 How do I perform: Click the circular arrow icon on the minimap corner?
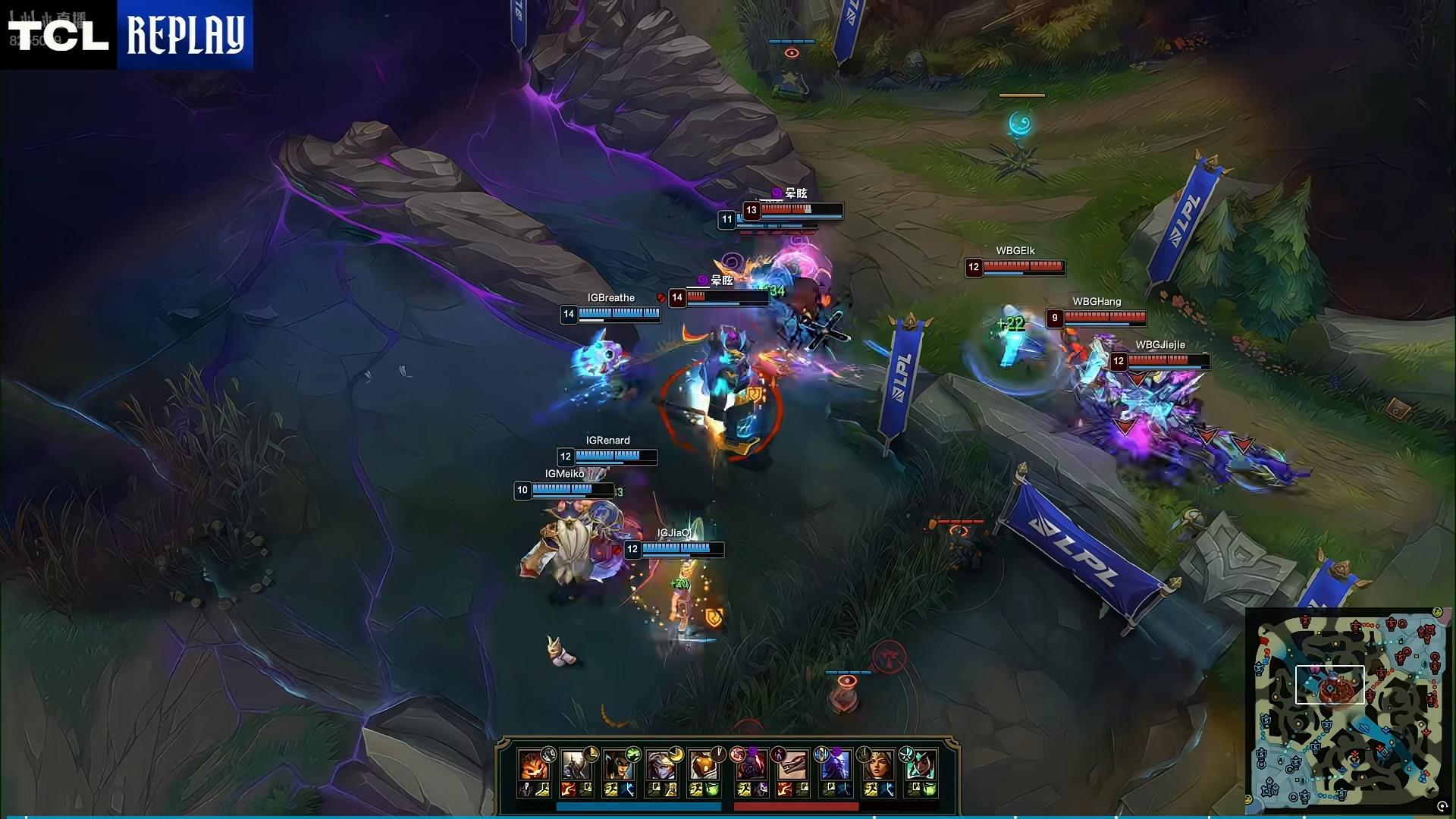(x=1442, y=807)
